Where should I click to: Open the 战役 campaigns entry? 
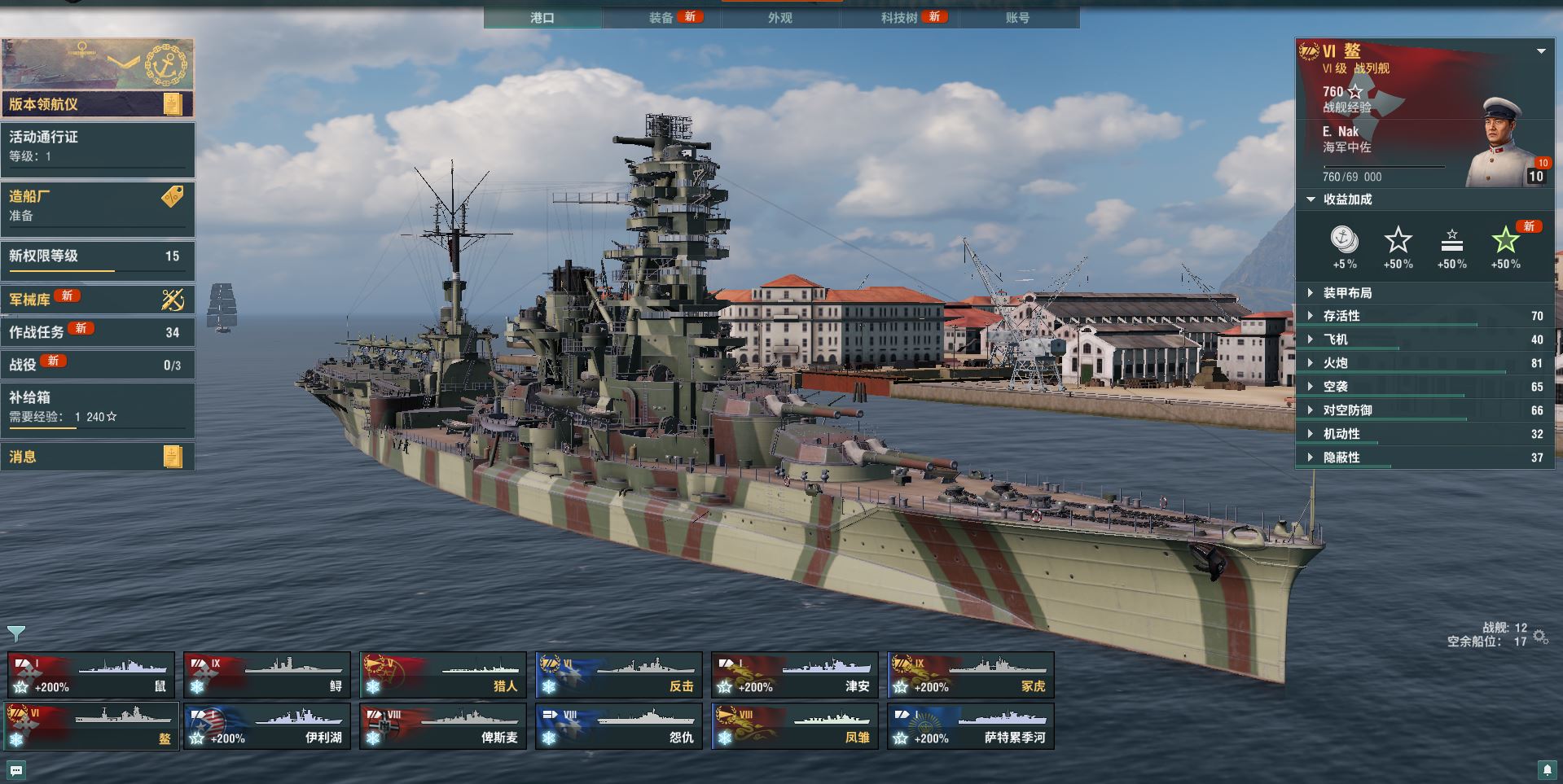(x=98, y=365)
